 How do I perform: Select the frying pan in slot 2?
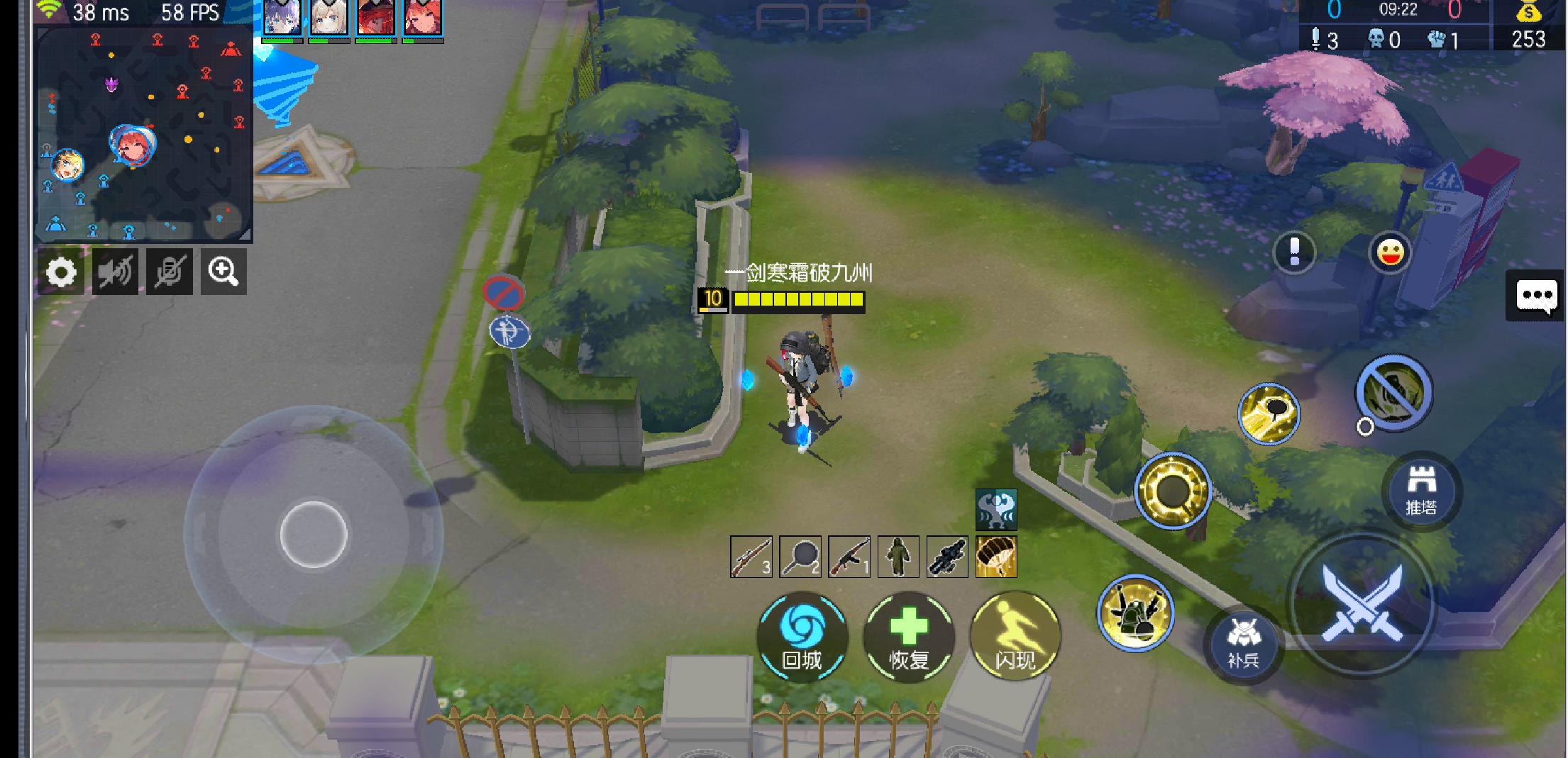point(800,556)
